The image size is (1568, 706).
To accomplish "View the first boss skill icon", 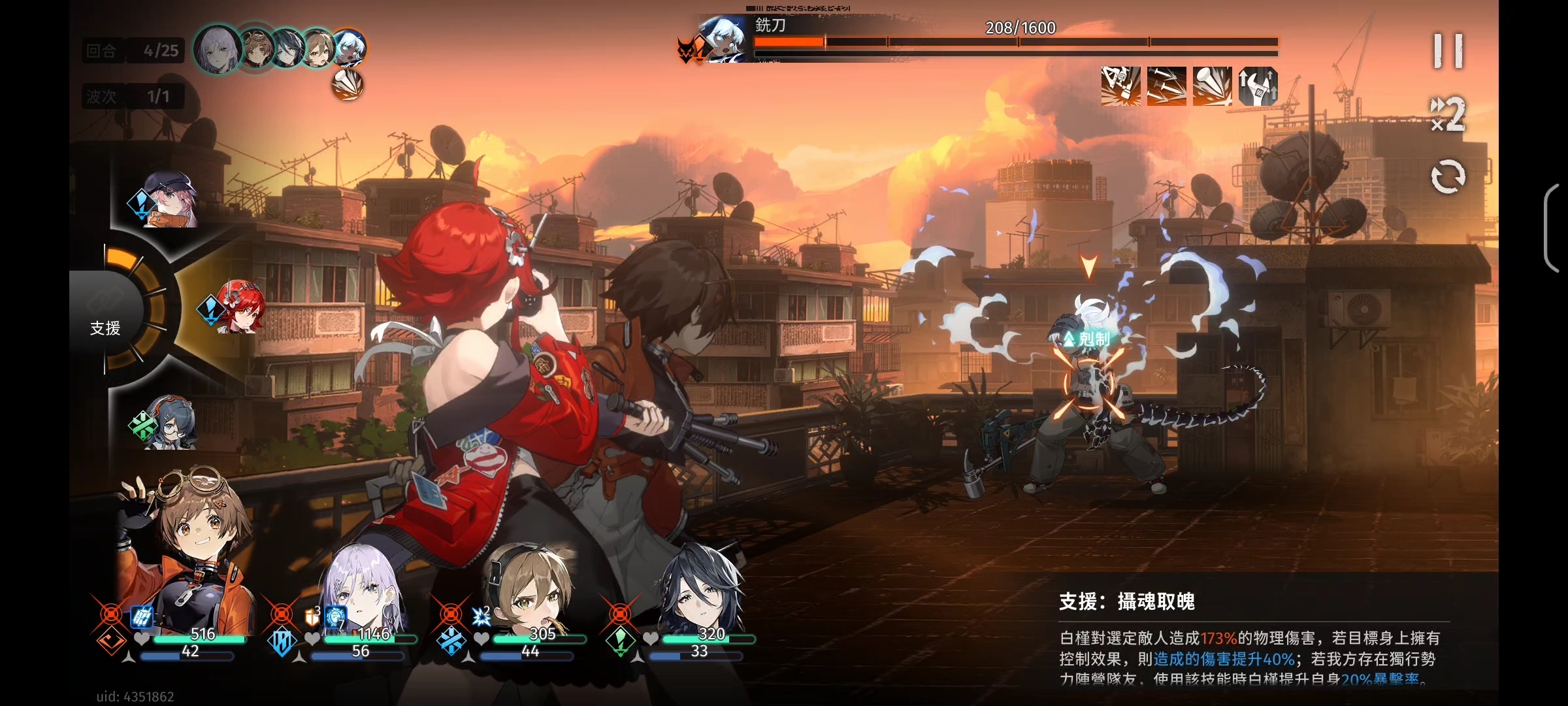I will [x=1120, y=86].
